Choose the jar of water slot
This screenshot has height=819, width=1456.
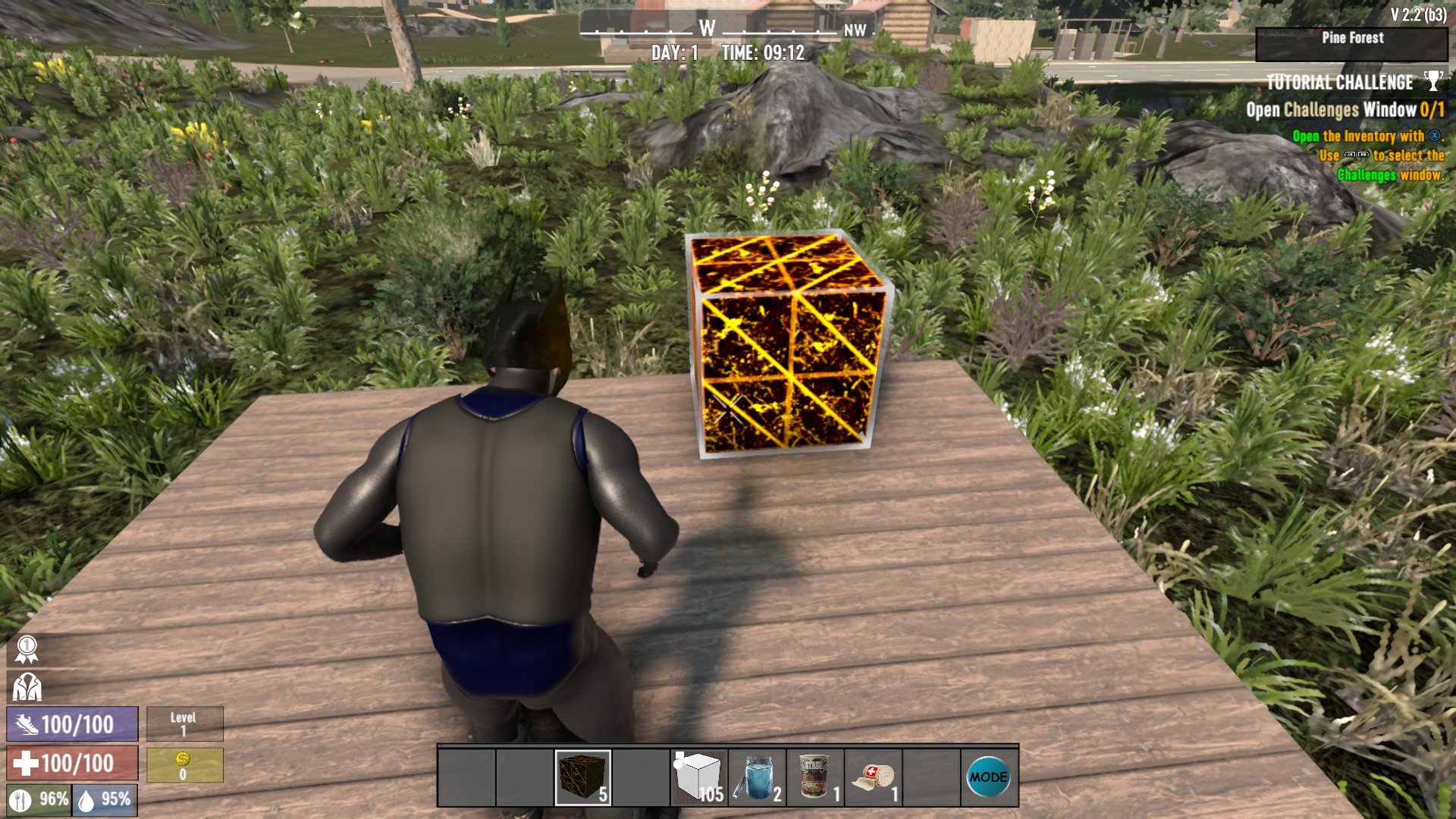click(x=757, y=777)
